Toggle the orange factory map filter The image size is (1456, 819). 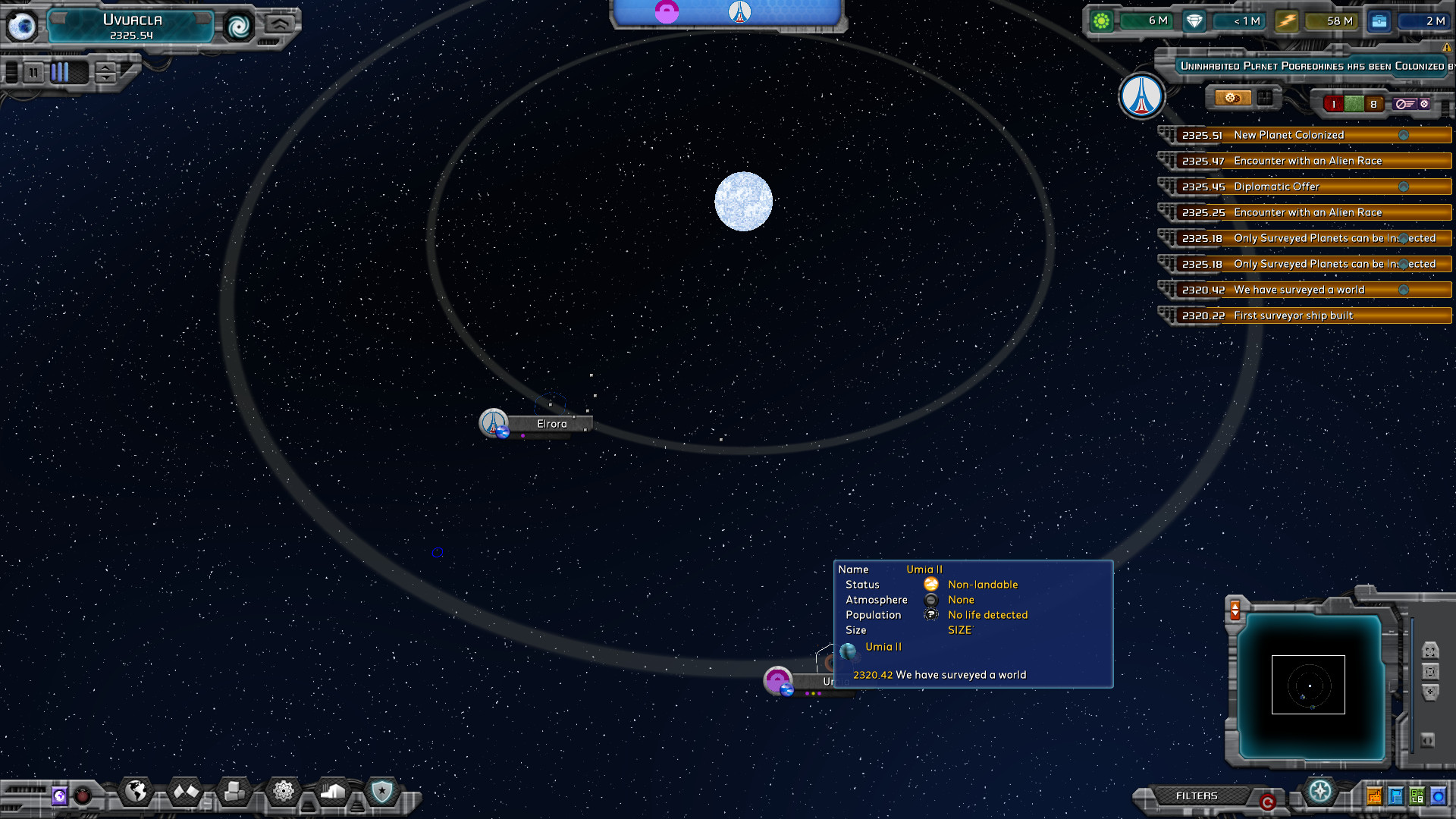[1374, 796]
